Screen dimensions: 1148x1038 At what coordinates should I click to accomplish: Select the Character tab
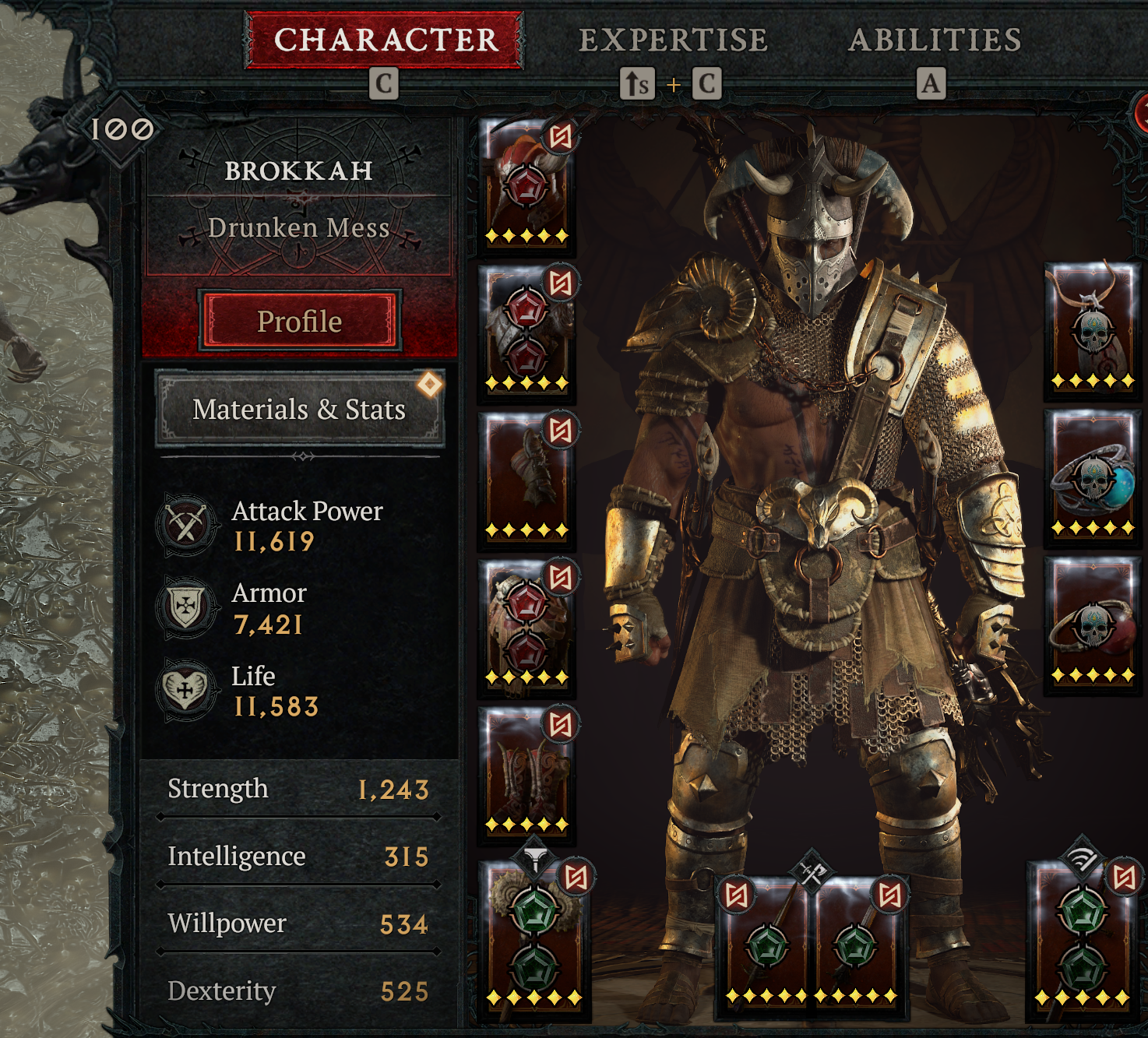(385, 40)
